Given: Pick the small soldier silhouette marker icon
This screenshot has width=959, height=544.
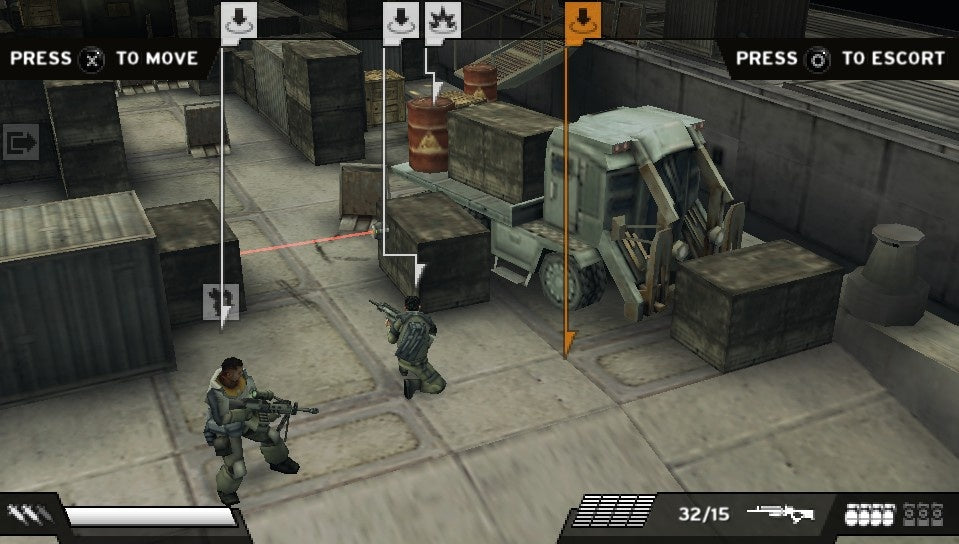Looking at the screenshot, I should tap(220, 298).
